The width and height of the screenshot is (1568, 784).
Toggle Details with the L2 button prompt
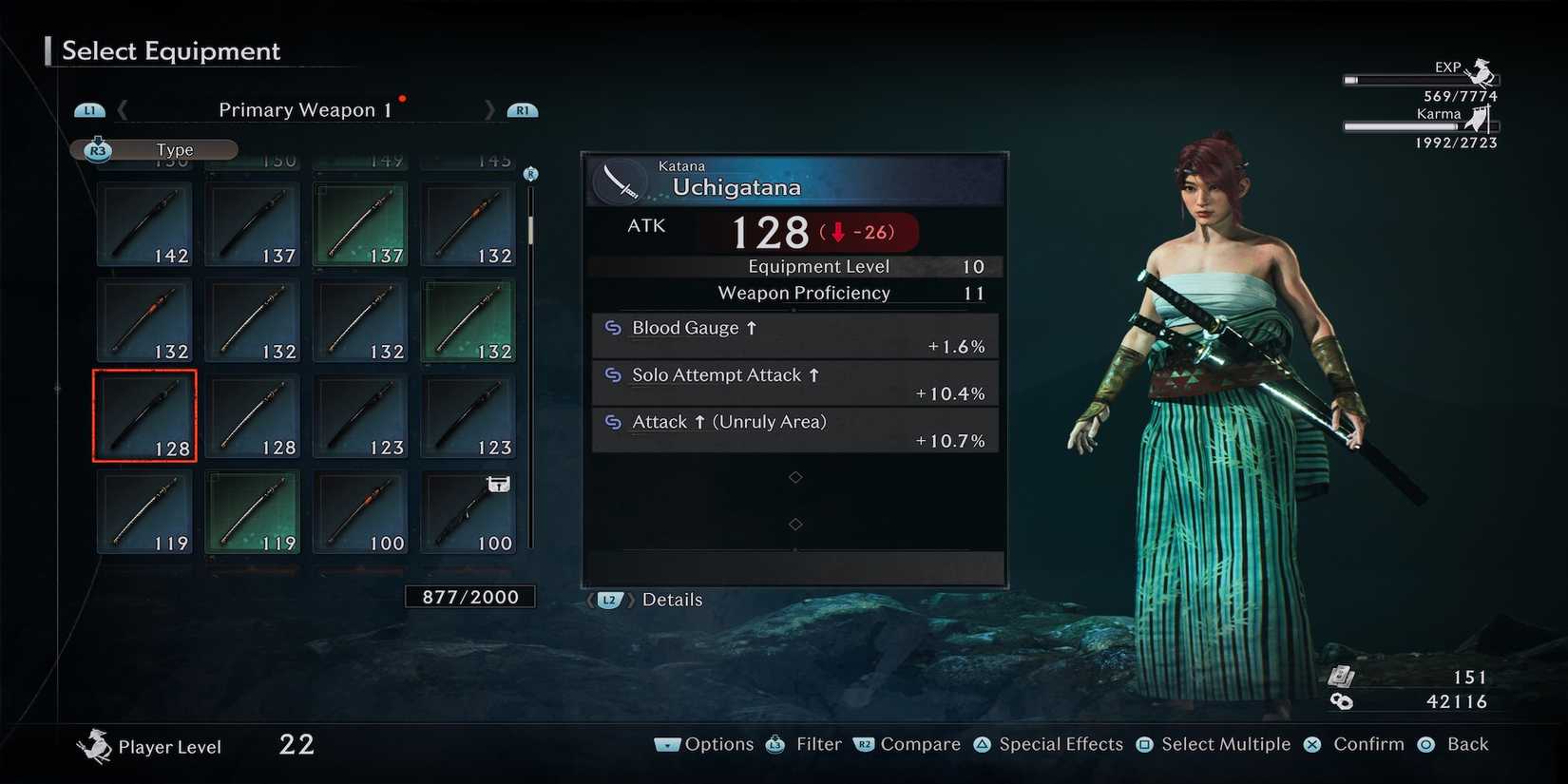coord(608,600)
